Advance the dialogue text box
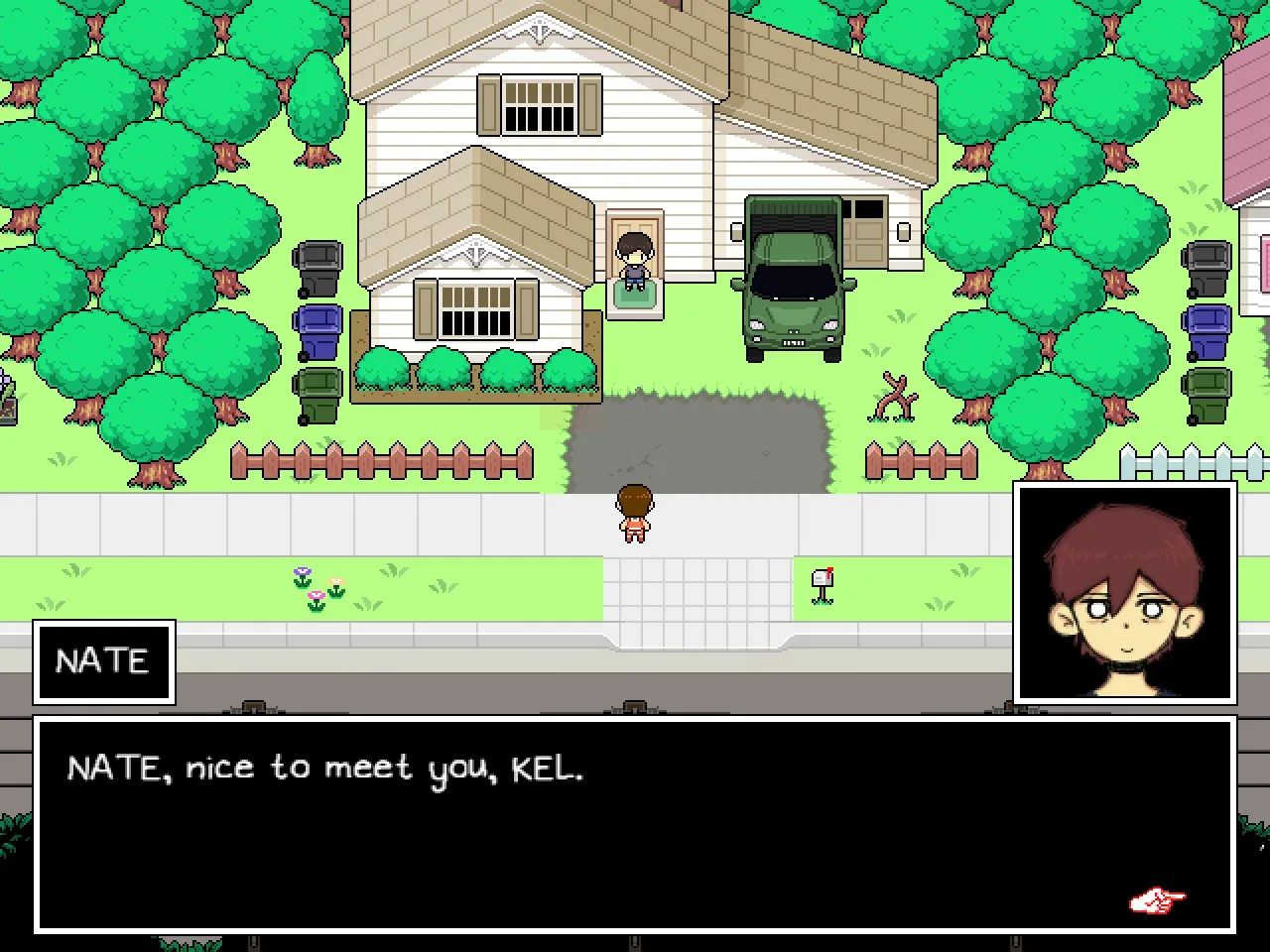 635,824
